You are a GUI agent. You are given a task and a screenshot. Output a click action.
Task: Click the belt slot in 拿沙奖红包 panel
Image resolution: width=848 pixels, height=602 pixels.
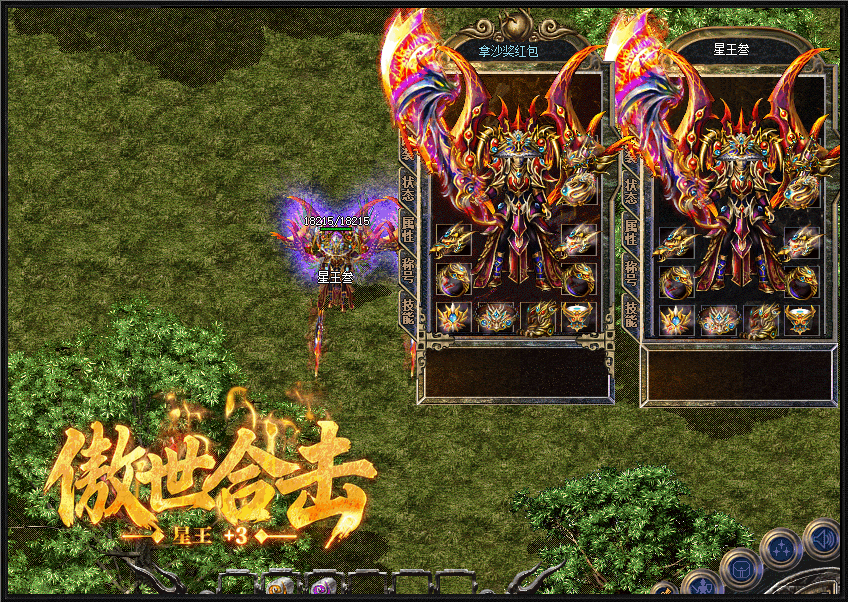pyautogui.click(x=495, y=319)
